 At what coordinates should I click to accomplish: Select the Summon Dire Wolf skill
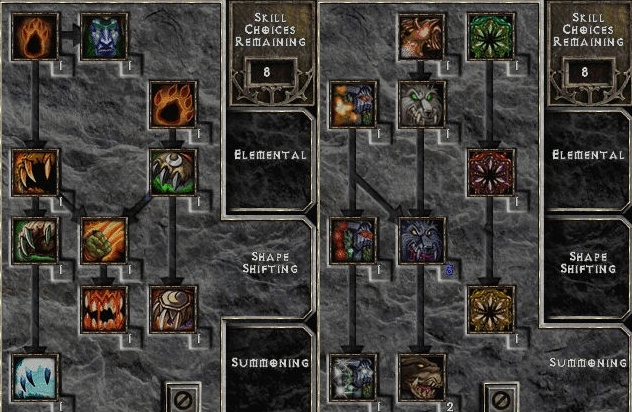click(421, 241)
